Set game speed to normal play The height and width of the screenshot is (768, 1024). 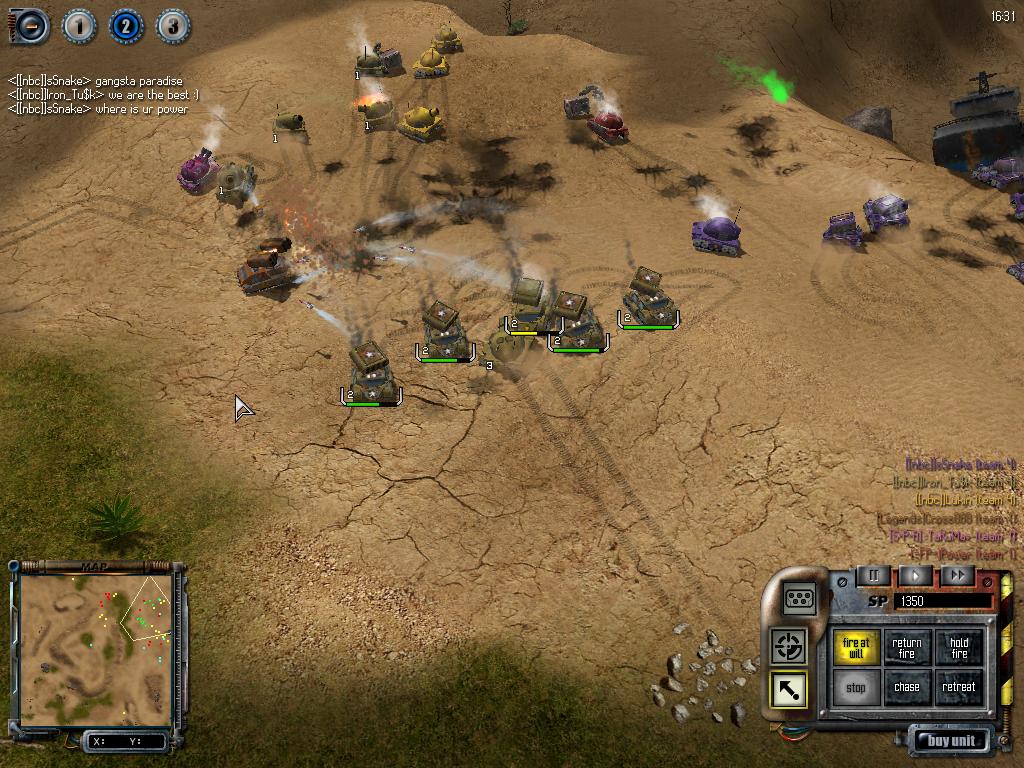click(915, 575)
